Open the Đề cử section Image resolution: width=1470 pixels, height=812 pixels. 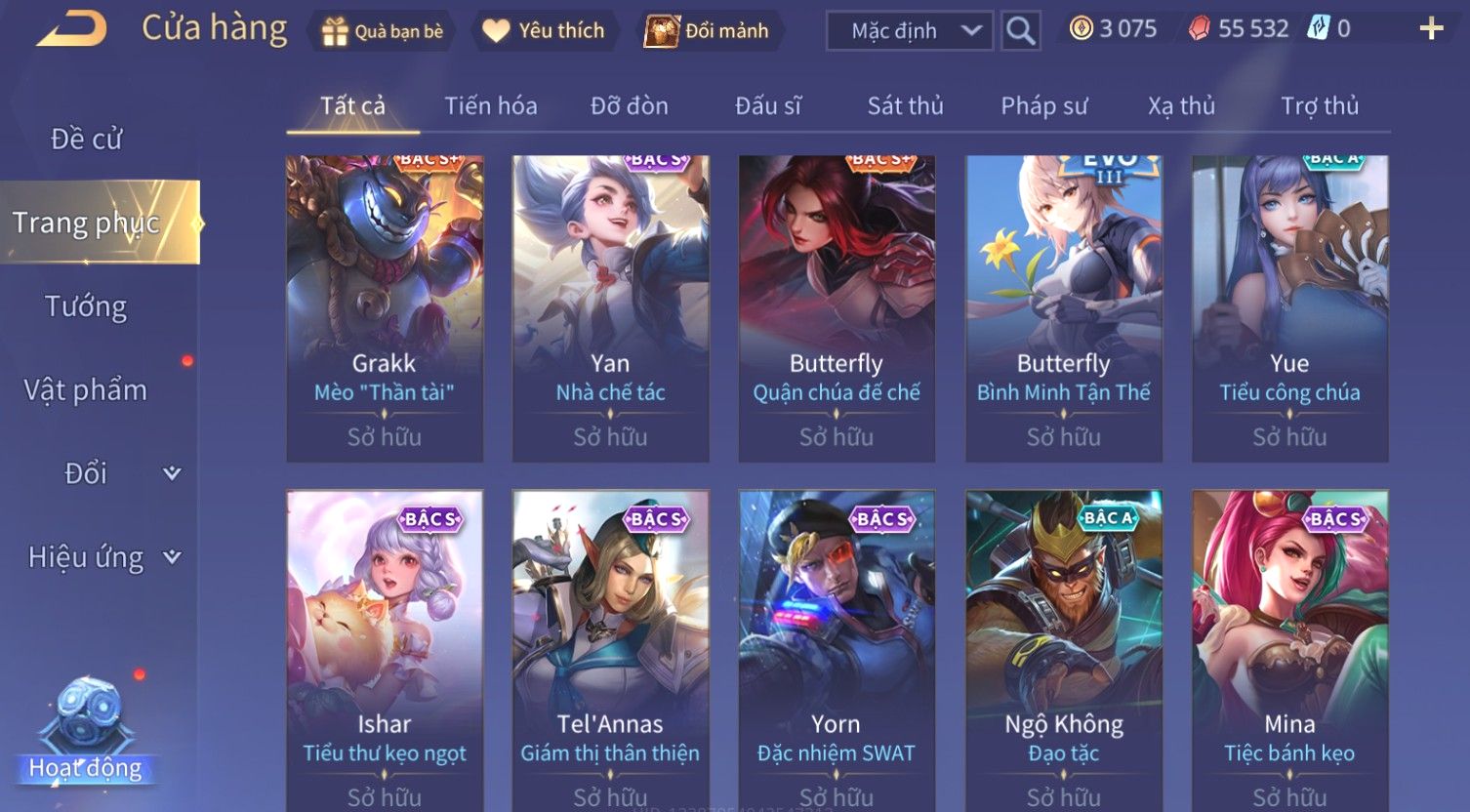coord(86,140)
